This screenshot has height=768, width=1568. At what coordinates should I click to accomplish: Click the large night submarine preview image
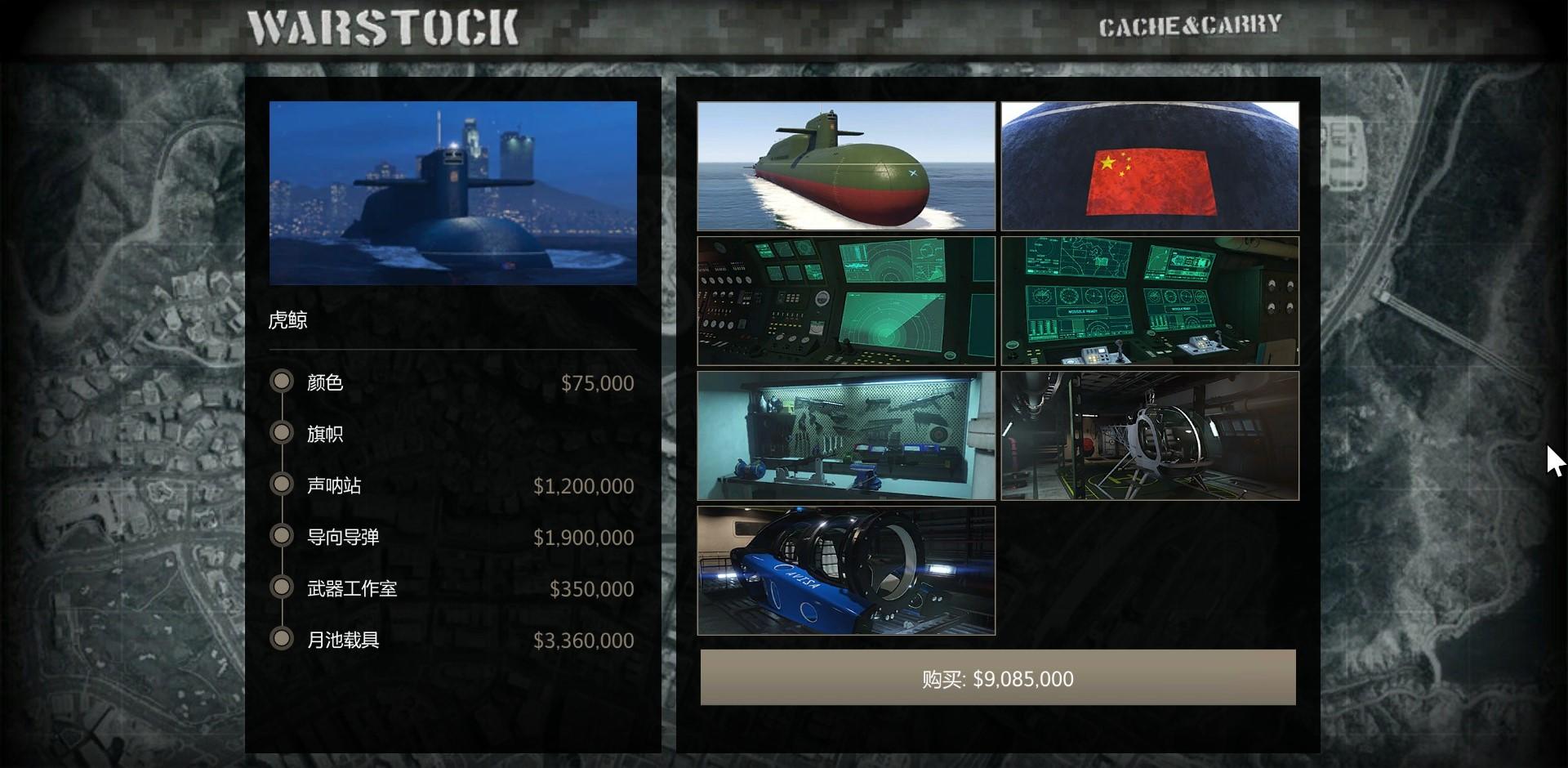(452, 193)
